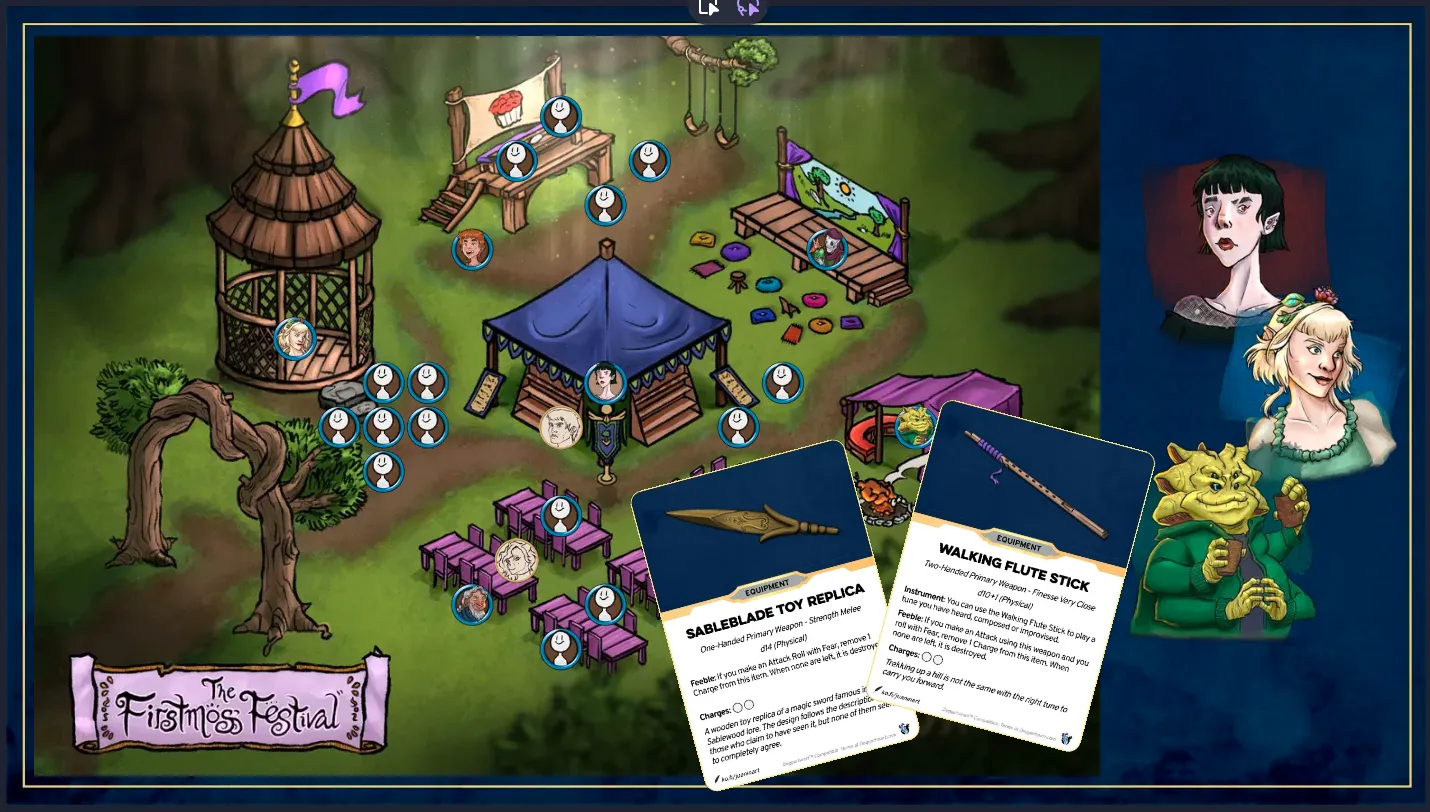Viewport: 1430px width, 812px height.
Task: Choose the white-bearded old man token
Action: (x=472, y=604)
